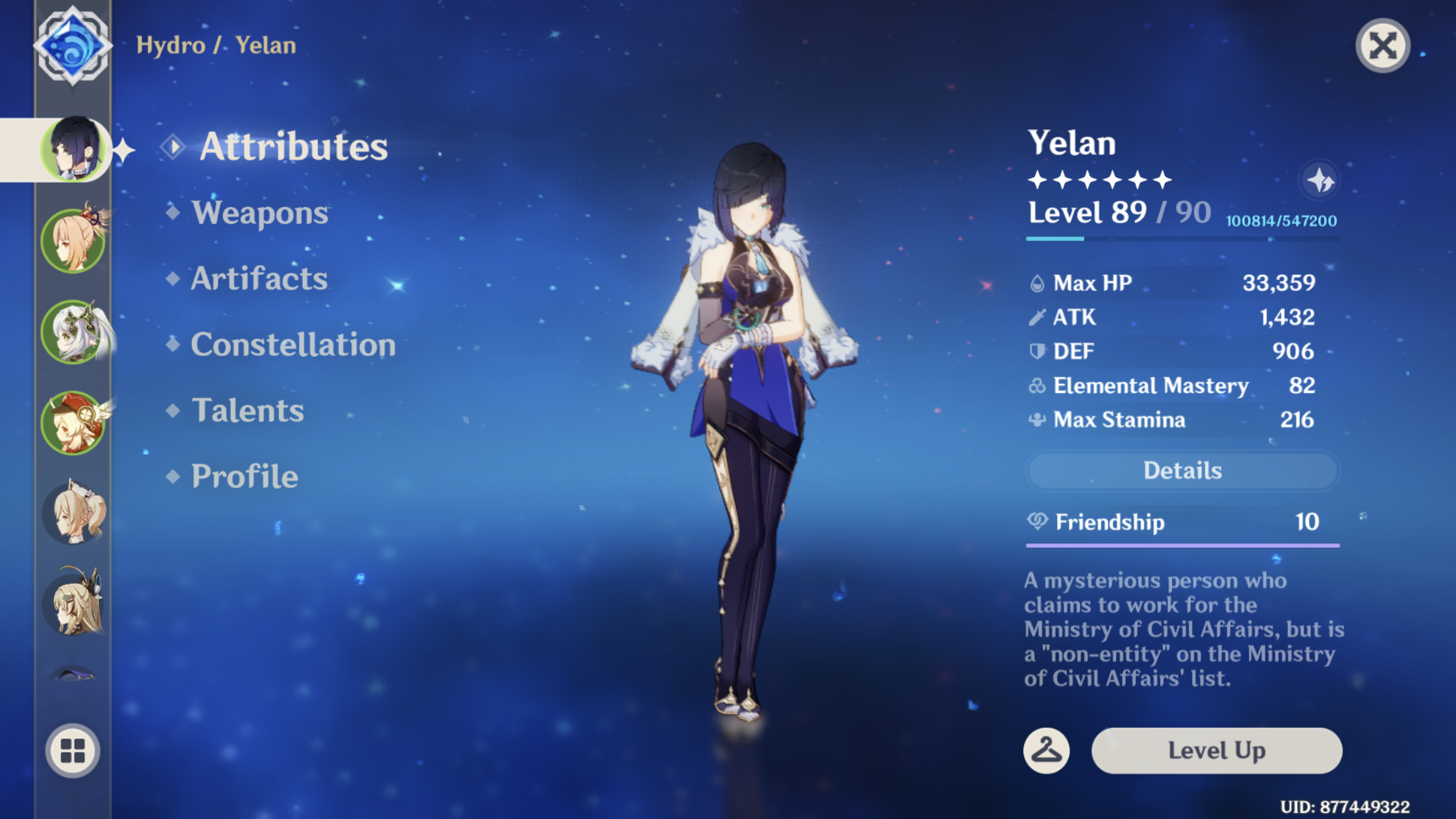Screen dimensions: 1456x819
Task: Switch to the Constellation tab
Action: click(293, 344)
